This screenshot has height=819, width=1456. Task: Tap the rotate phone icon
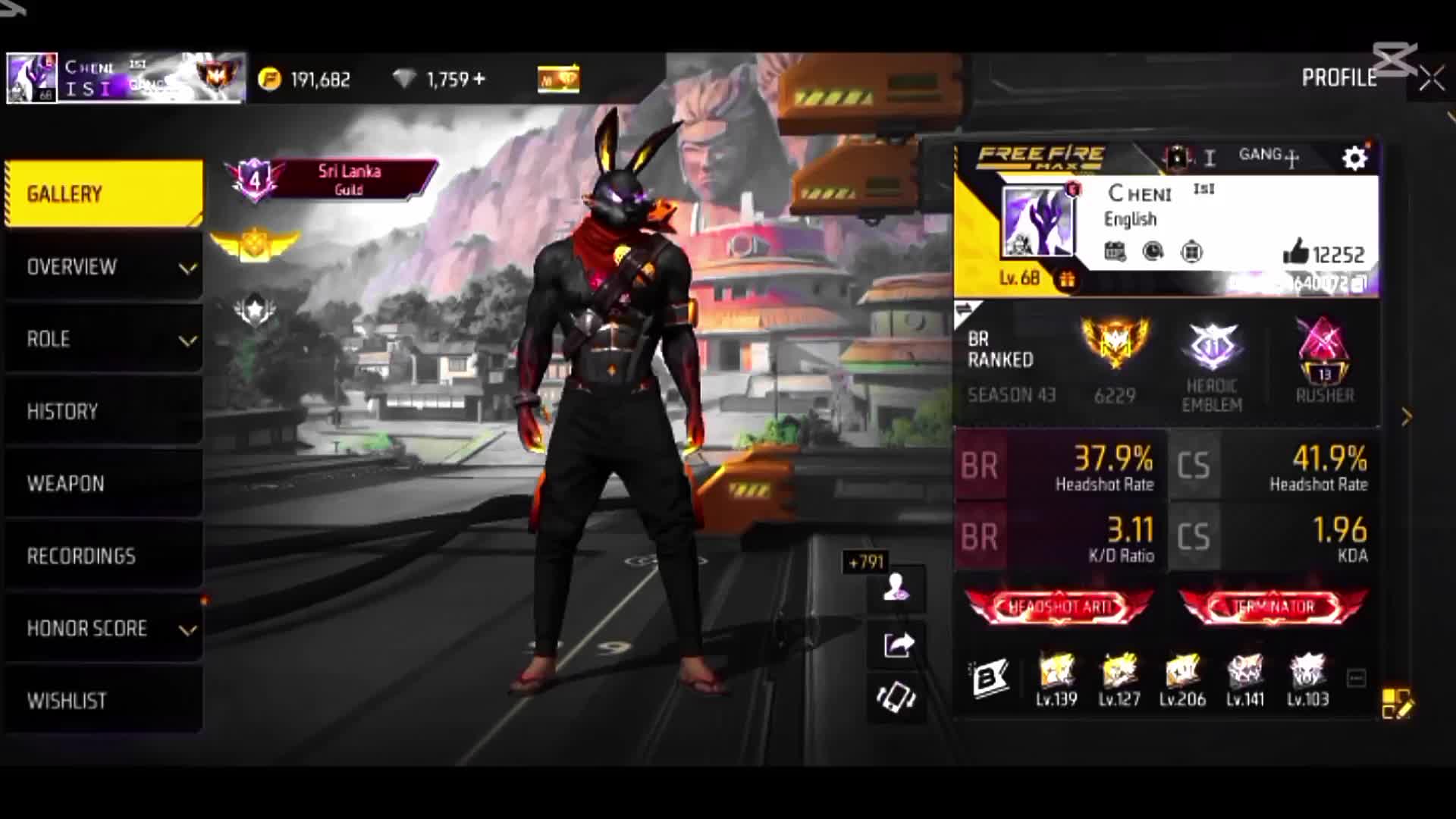[x=896, y=696]
